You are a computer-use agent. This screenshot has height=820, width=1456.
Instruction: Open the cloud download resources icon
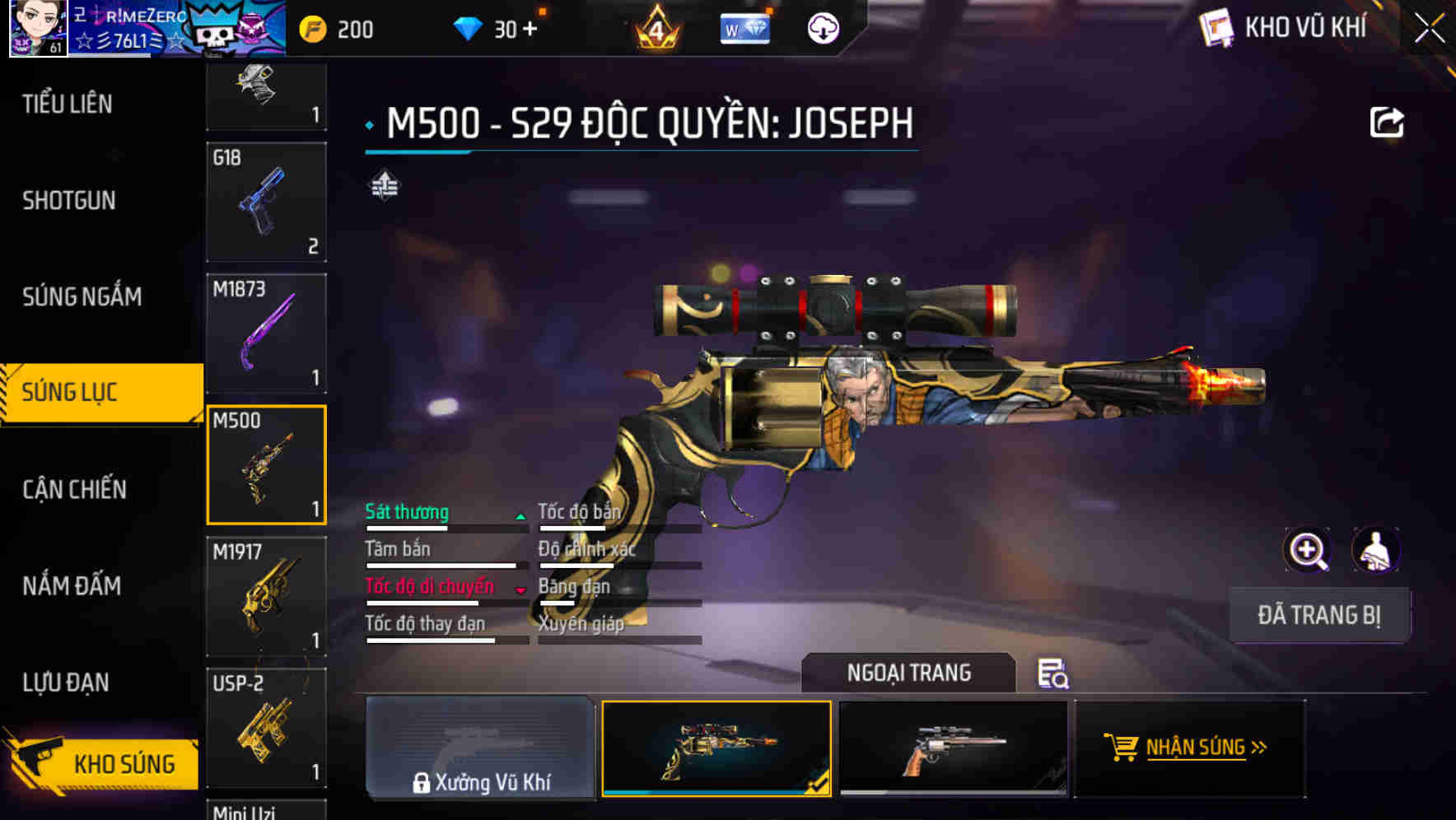823,28
